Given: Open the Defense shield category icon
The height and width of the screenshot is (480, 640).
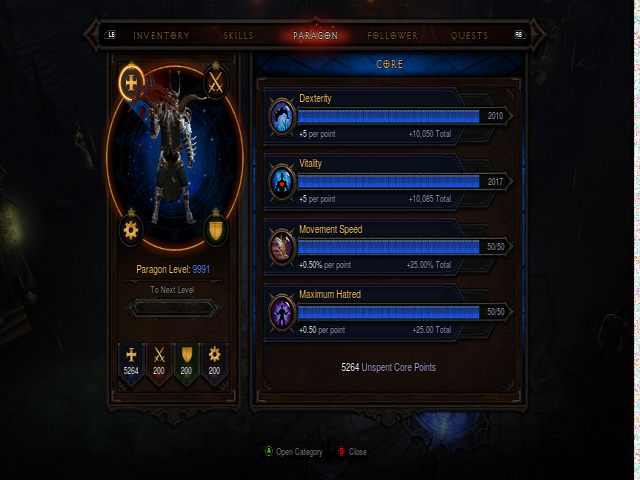Looking at the screenshot, I should 216,230.
